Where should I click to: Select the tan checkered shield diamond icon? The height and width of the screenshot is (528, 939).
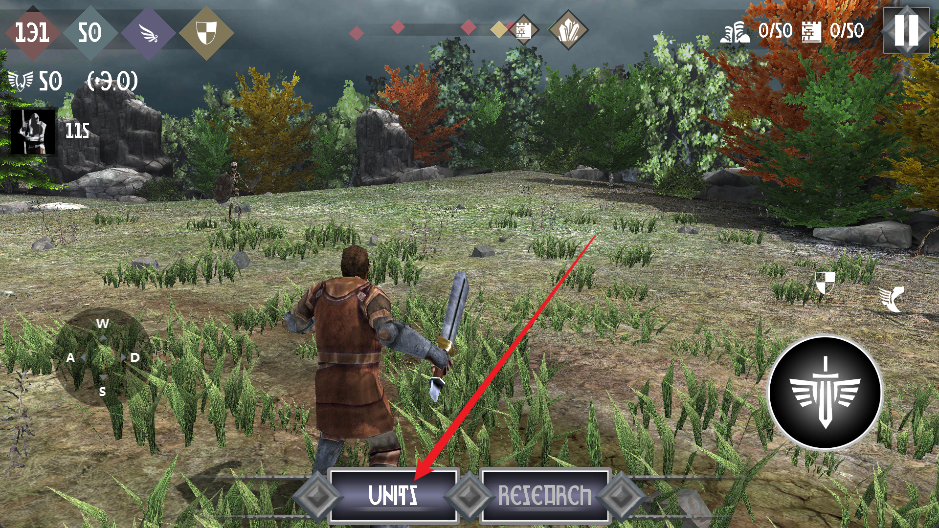pos(207,32)
